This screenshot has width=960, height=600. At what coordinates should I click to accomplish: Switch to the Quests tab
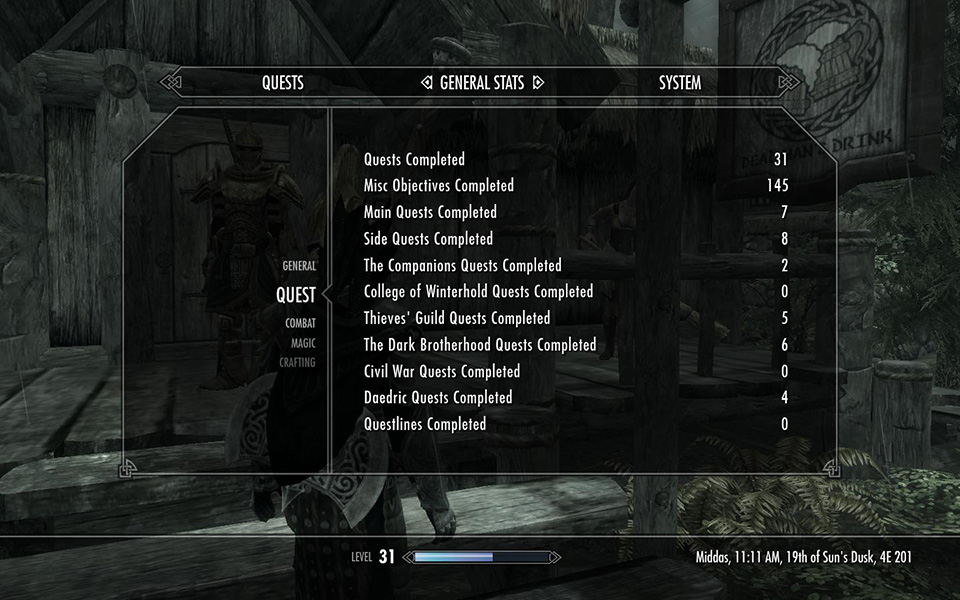(282, 83)
